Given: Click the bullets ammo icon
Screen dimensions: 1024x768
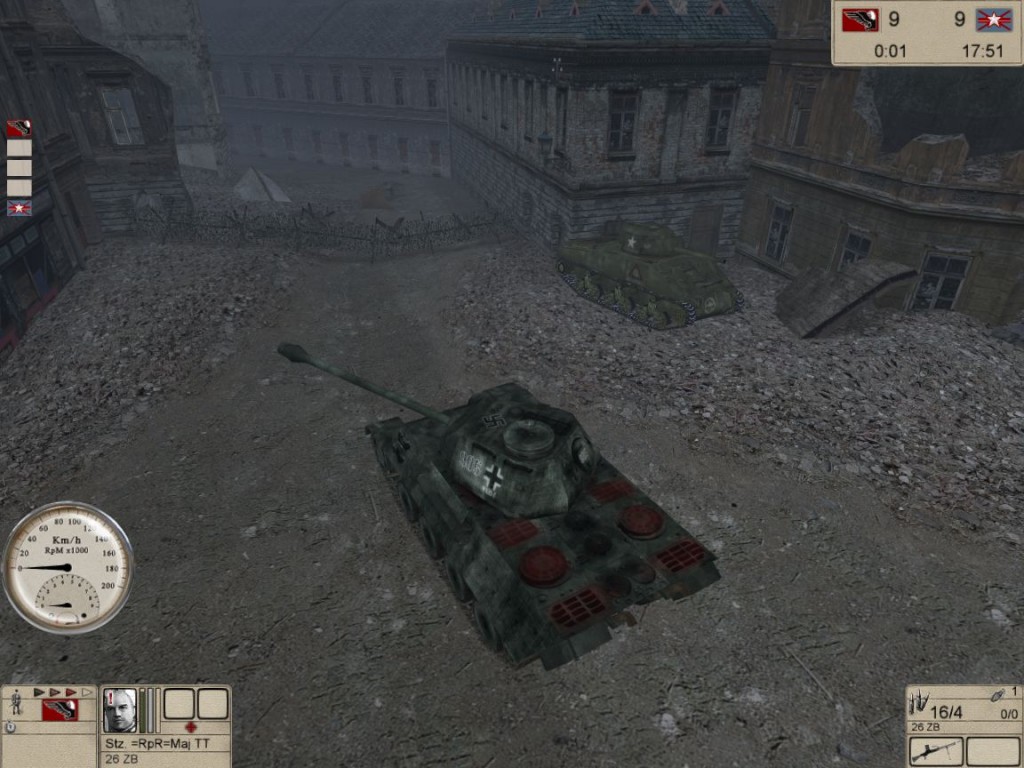Looking at the screenshot, I should (x=918, y=704).
